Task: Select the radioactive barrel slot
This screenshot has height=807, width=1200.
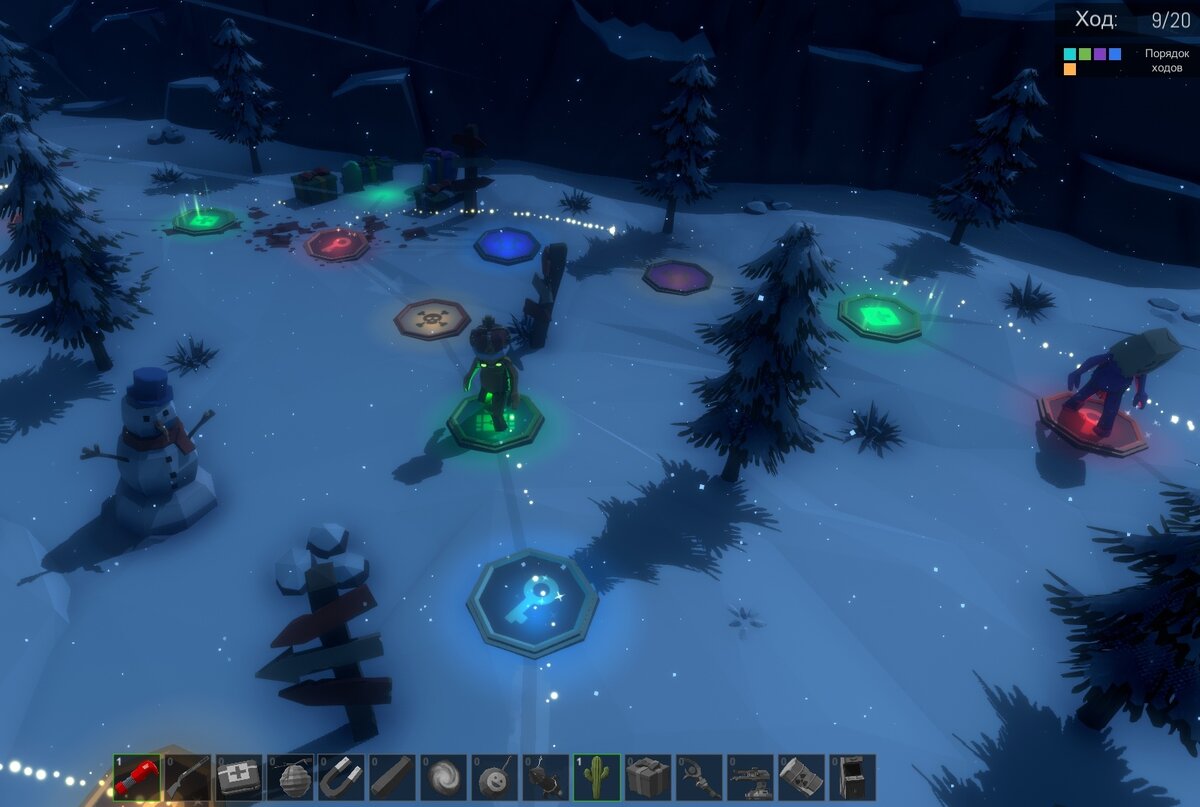Action: click(801, 777)
